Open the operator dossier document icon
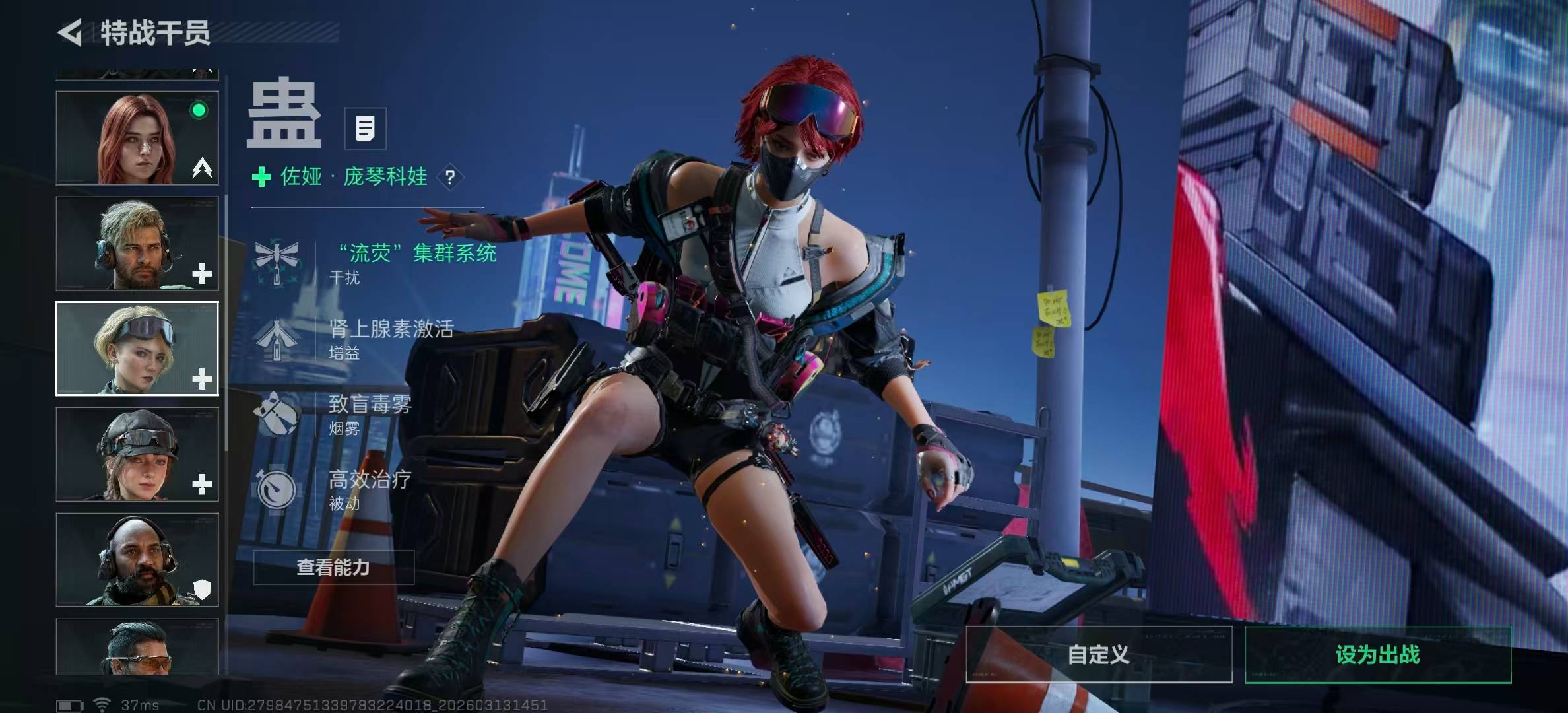The image size is (1568, 713). (x=365, y=128)
